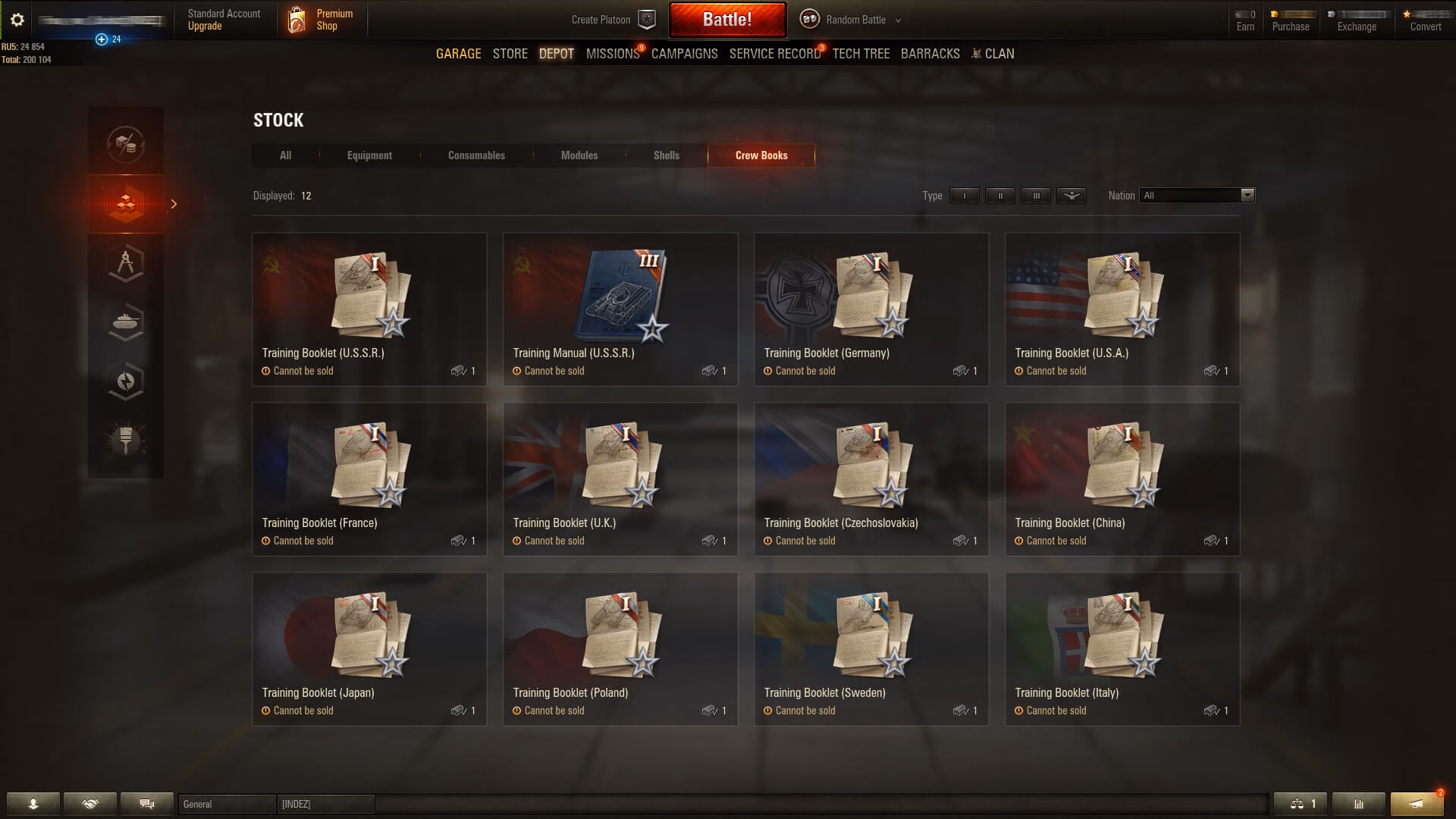
Task: Select the Training Manual (U.S.S.R.) card
Action: pyautogui.click(x=620, y=309)
